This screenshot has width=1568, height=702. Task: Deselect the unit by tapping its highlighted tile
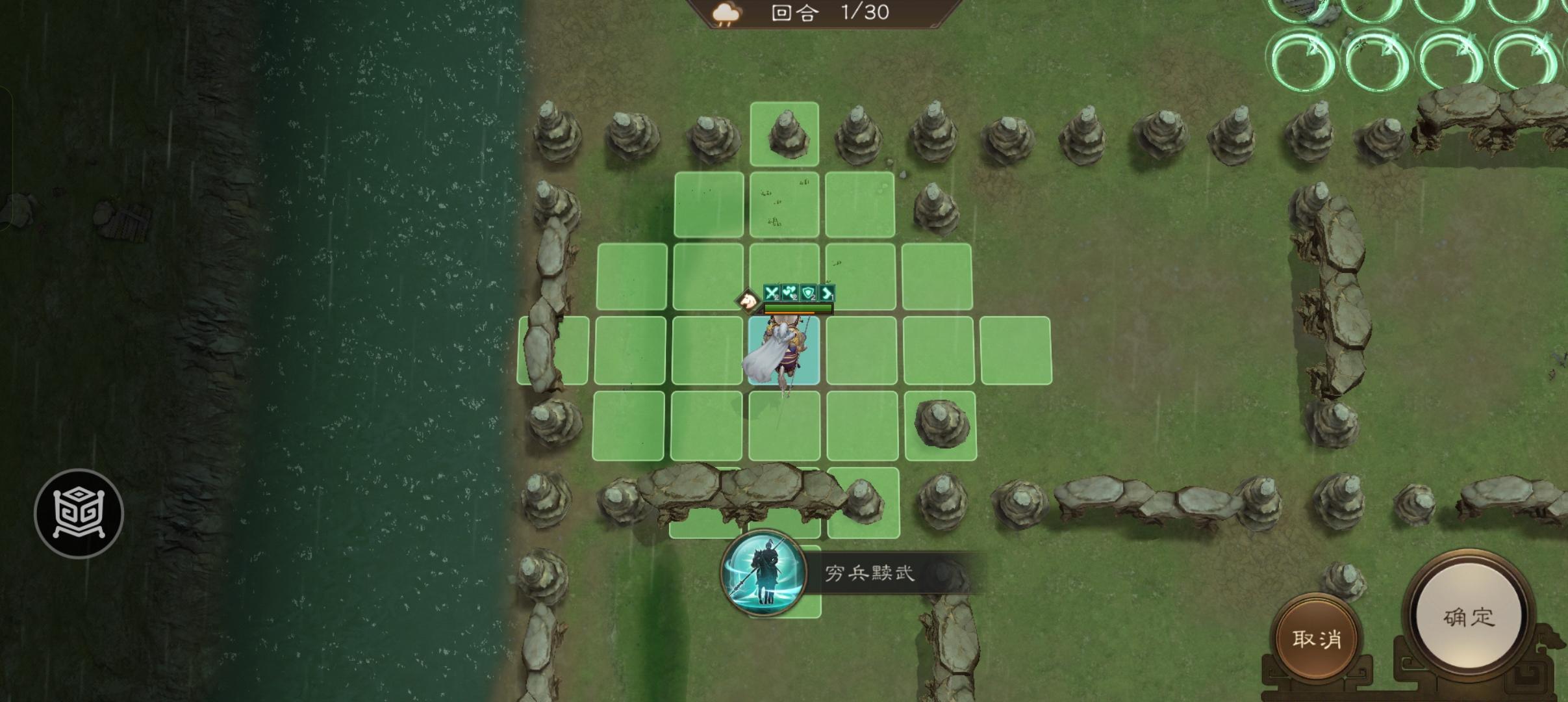tap(786, 351)
